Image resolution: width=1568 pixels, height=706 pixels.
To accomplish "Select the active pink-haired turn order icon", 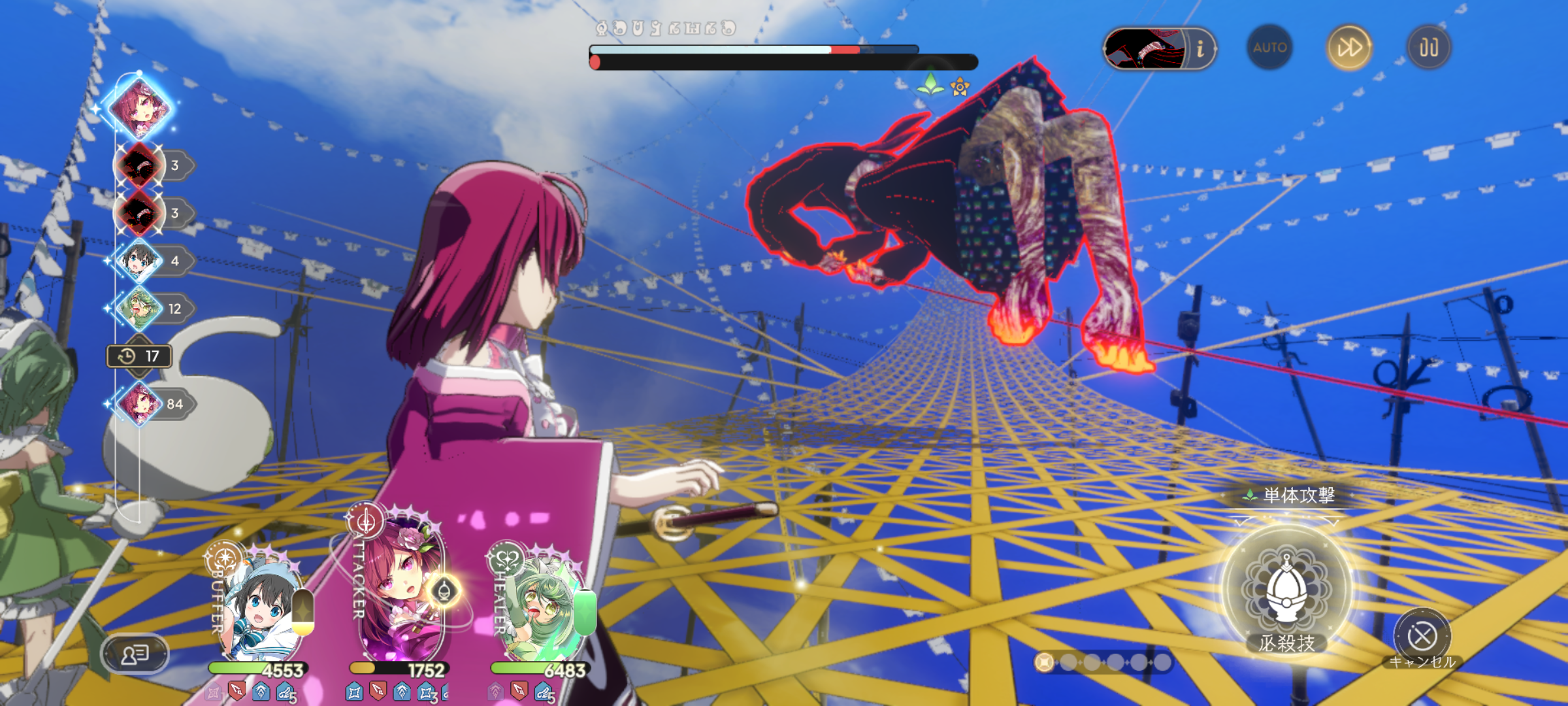I will tap(140, 108).
